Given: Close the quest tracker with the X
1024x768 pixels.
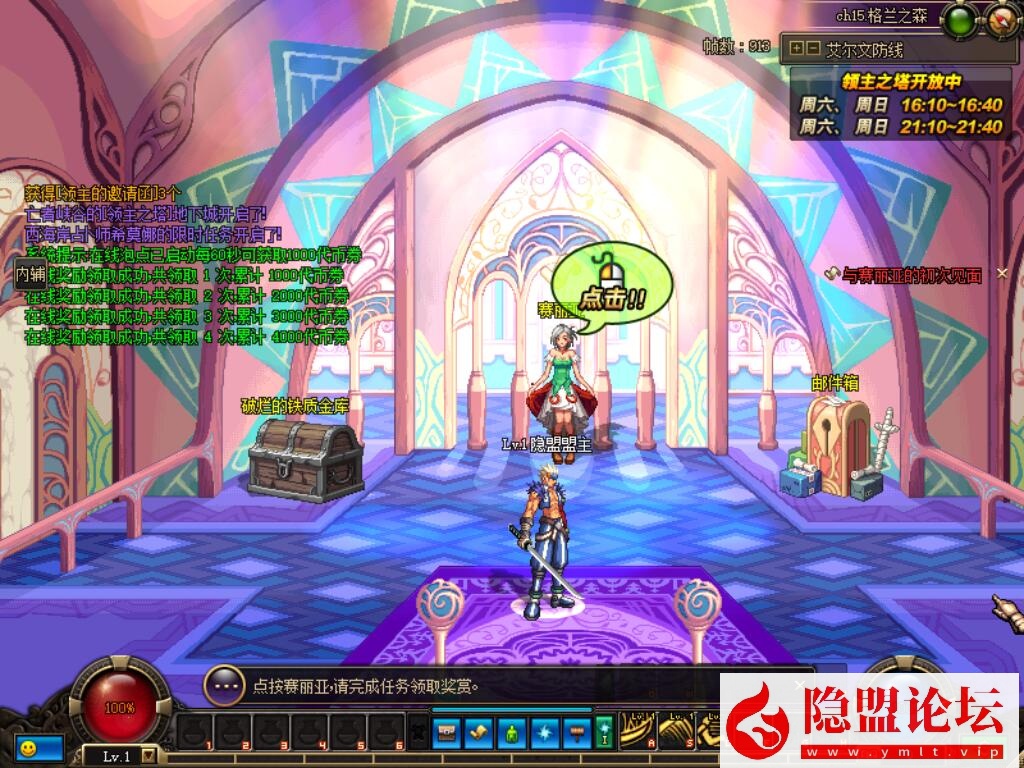Looking at the screenshot, I should point(1002,274).
